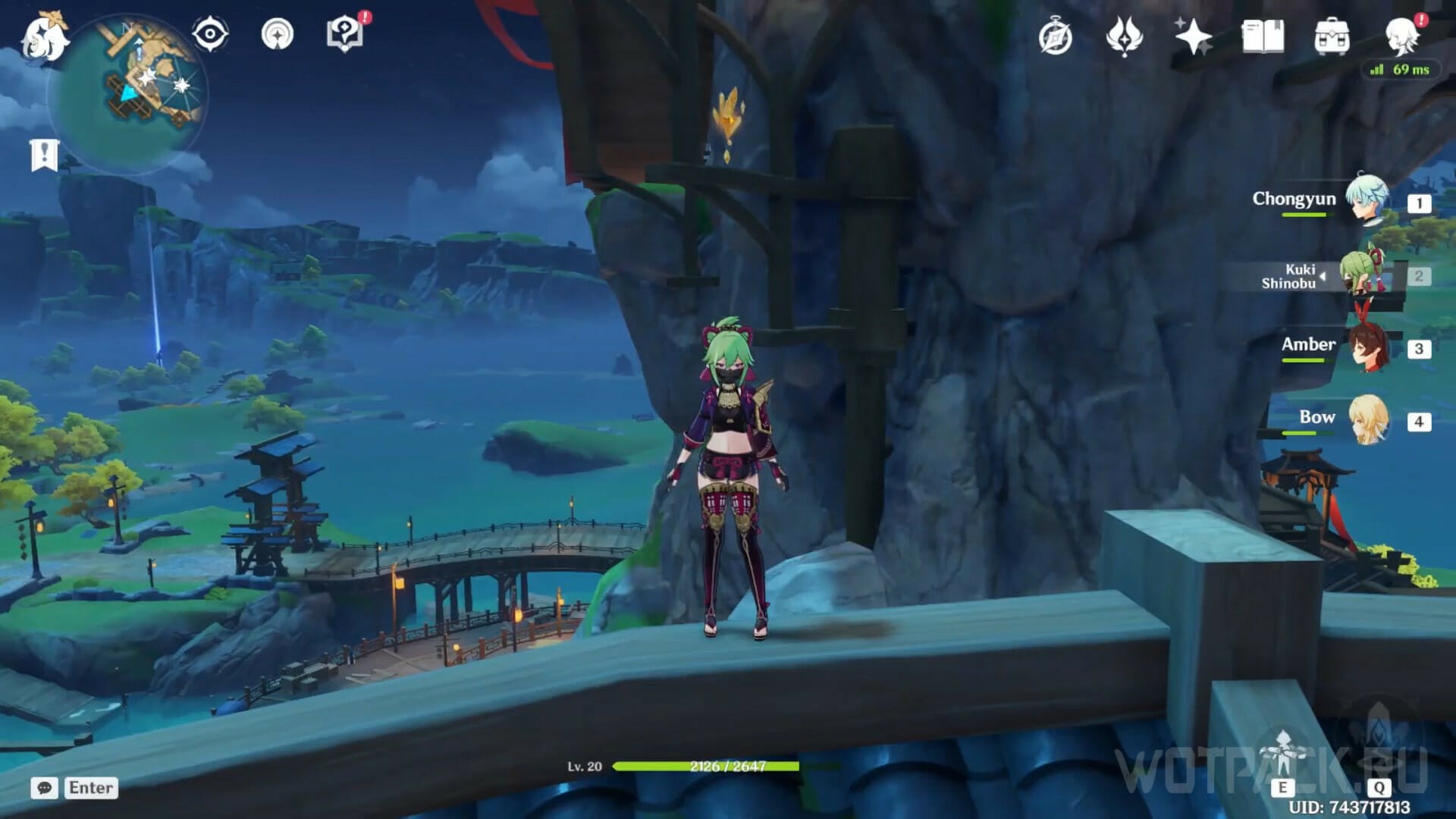Open the Paimon menu
Image resolution: width=1456 pixels, height=819 pixels.
(44, 36)
